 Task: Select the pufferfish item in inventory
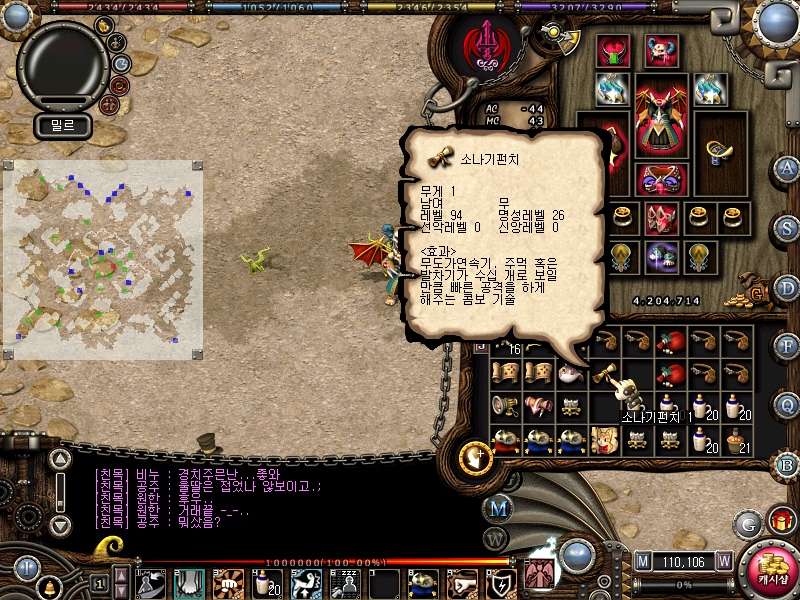[570, 374]
